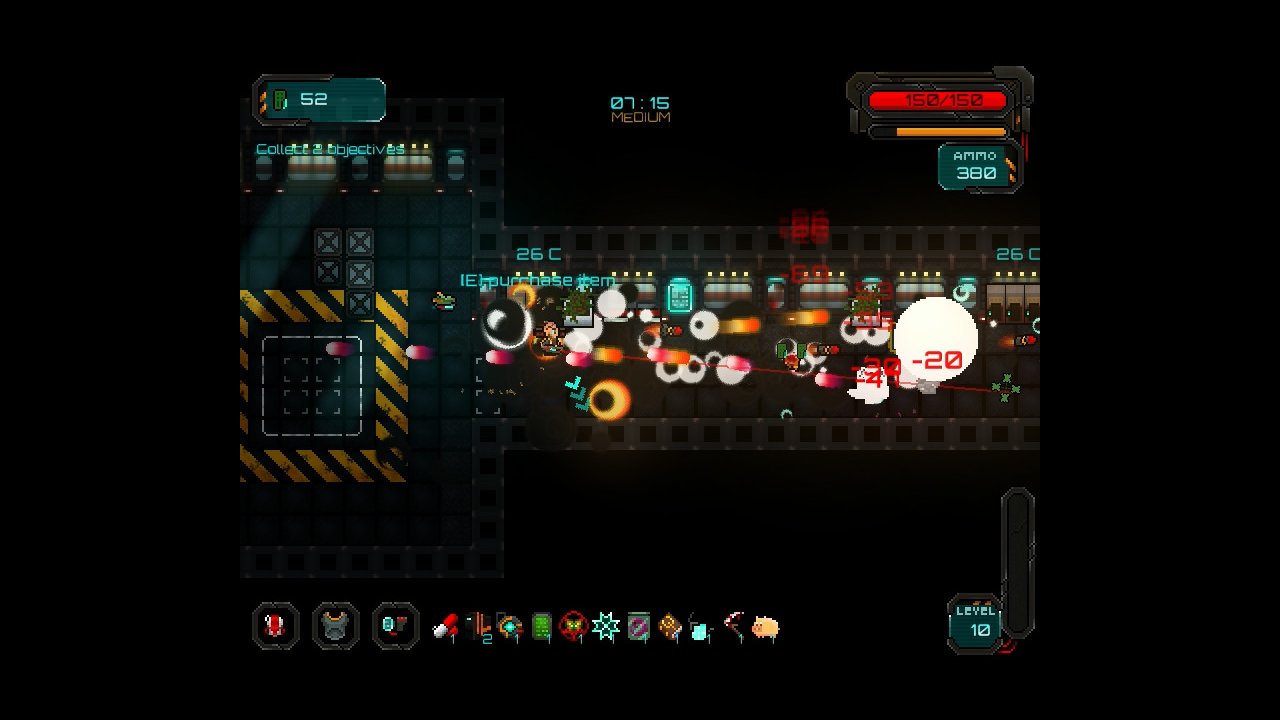Image resolution: width=1280 pixels, height=720 pixels.
Task: Click the red and white pill item
Action: [445, 628]
